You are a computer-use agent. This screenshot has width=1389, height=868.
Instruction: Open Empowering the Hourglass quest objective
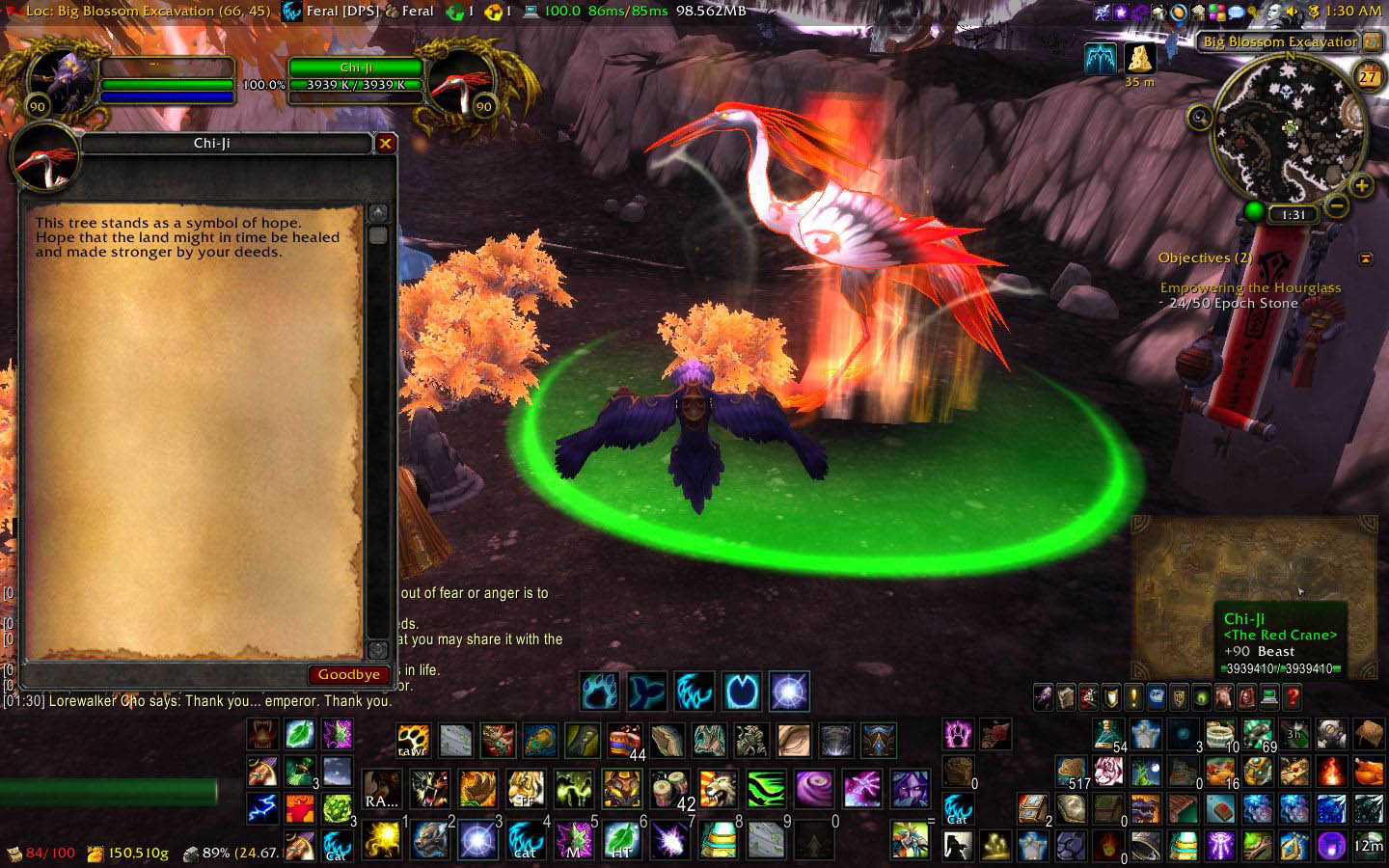click(x=1250, y=287)
